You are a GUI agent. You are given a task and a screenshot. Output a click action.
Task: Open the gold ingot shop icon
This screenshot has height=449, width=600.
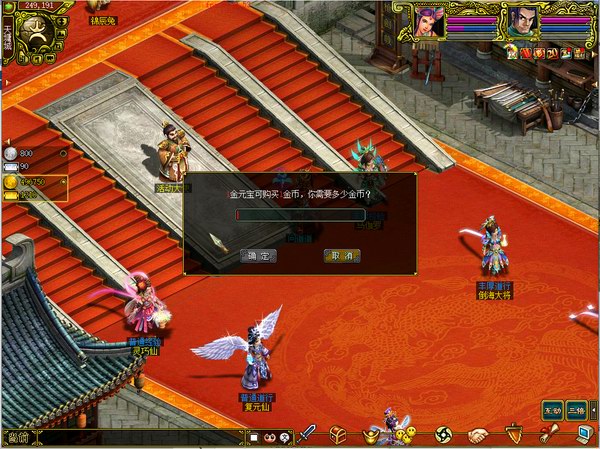(x=371, y=436)
